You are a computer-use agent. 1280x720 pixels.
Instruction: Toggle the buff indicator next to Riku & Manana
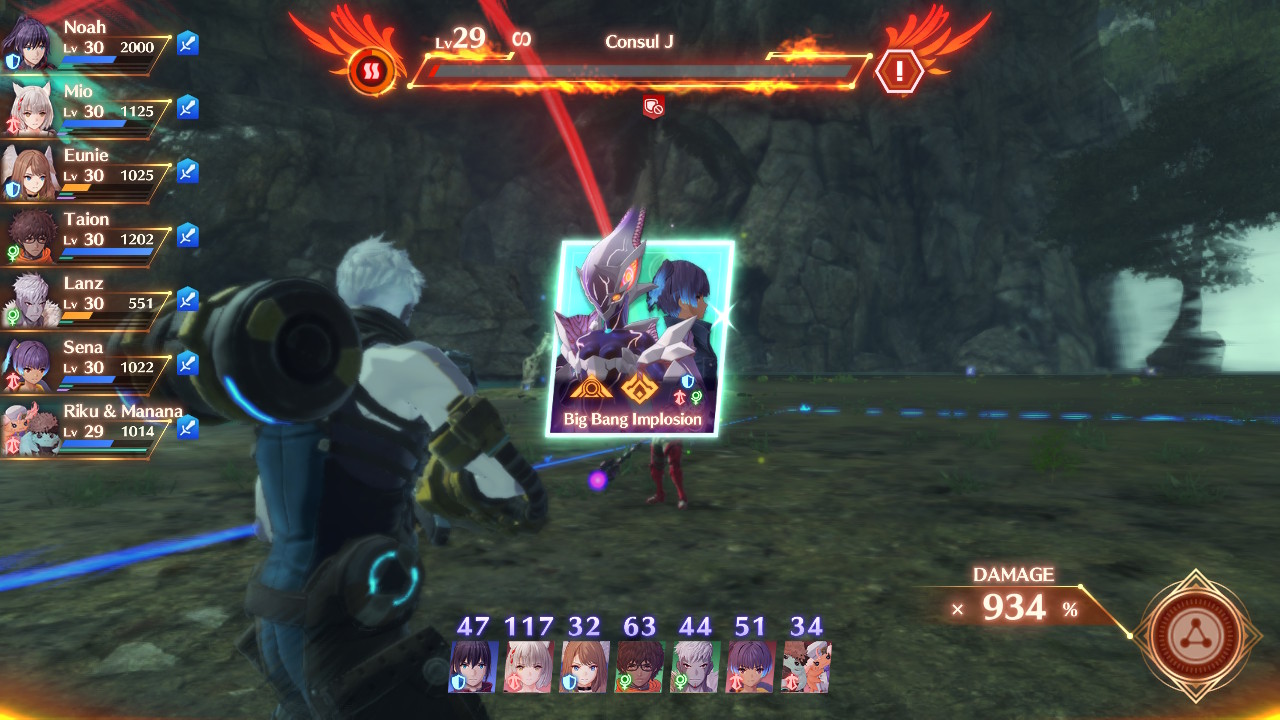pos(187,426)
